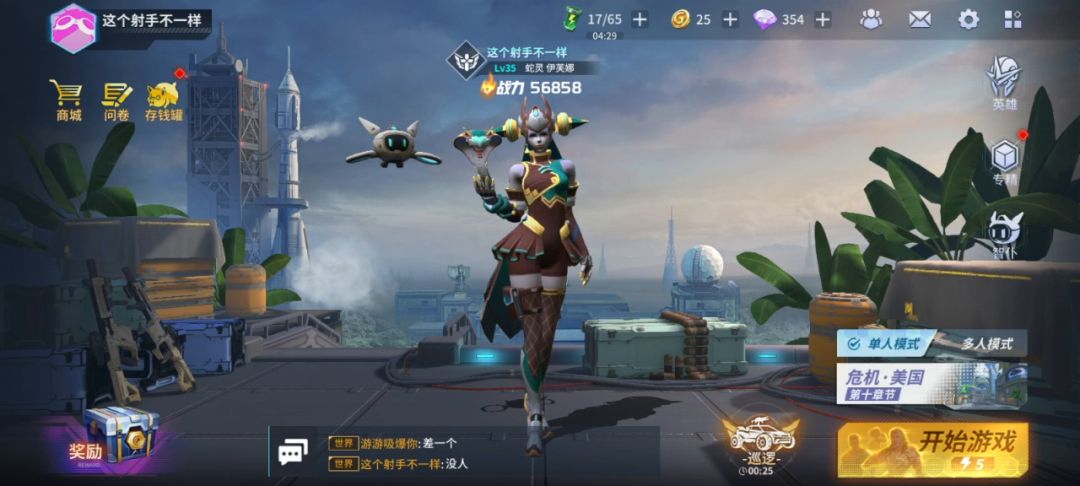Open the 专精 mastery menu
This screenshot has height=486, width=1080.
[1004, 162]
